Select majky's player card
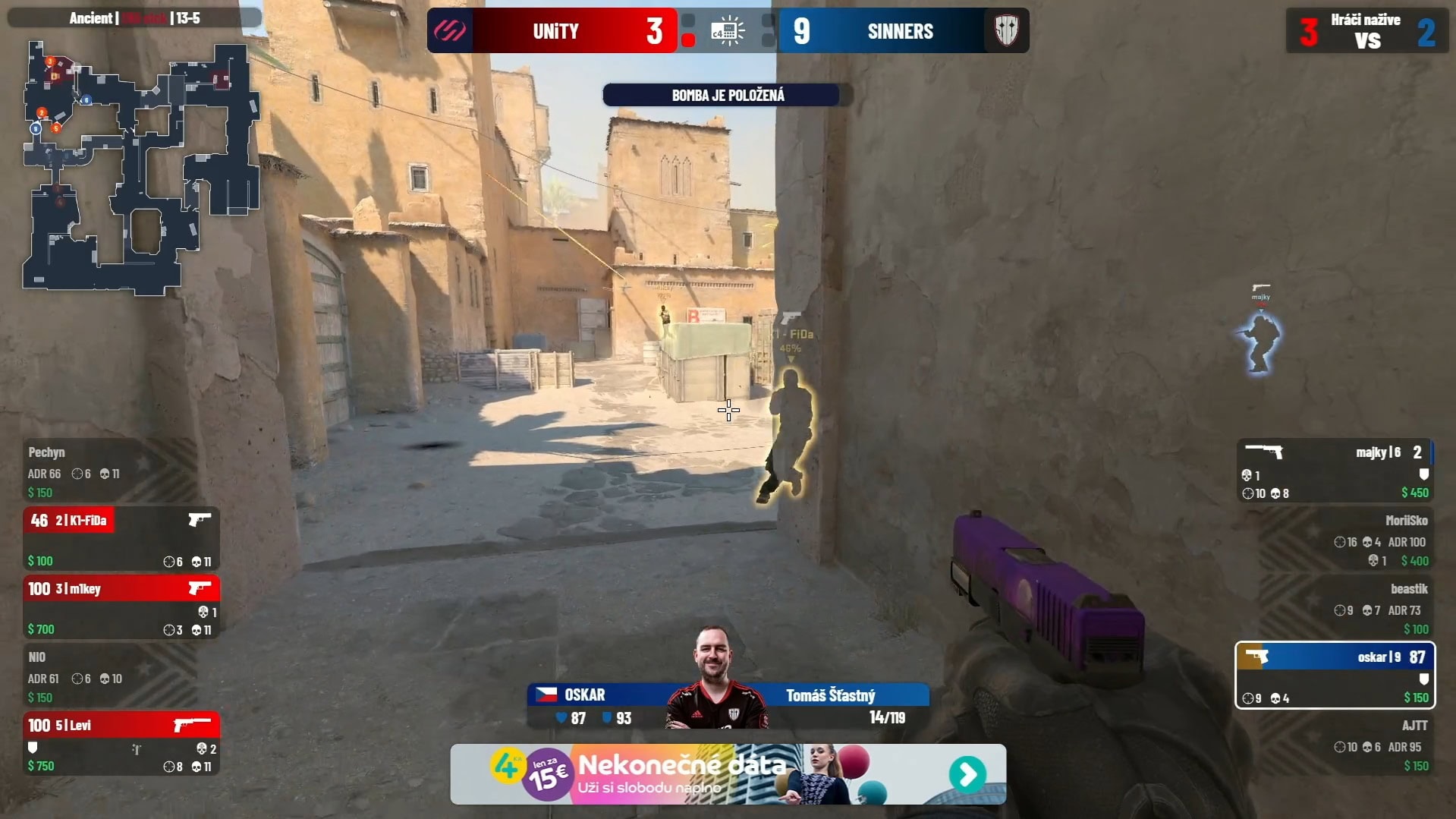Image resolution: width=1456 pixels, height=819 pixels. (x=1335, y=471)
